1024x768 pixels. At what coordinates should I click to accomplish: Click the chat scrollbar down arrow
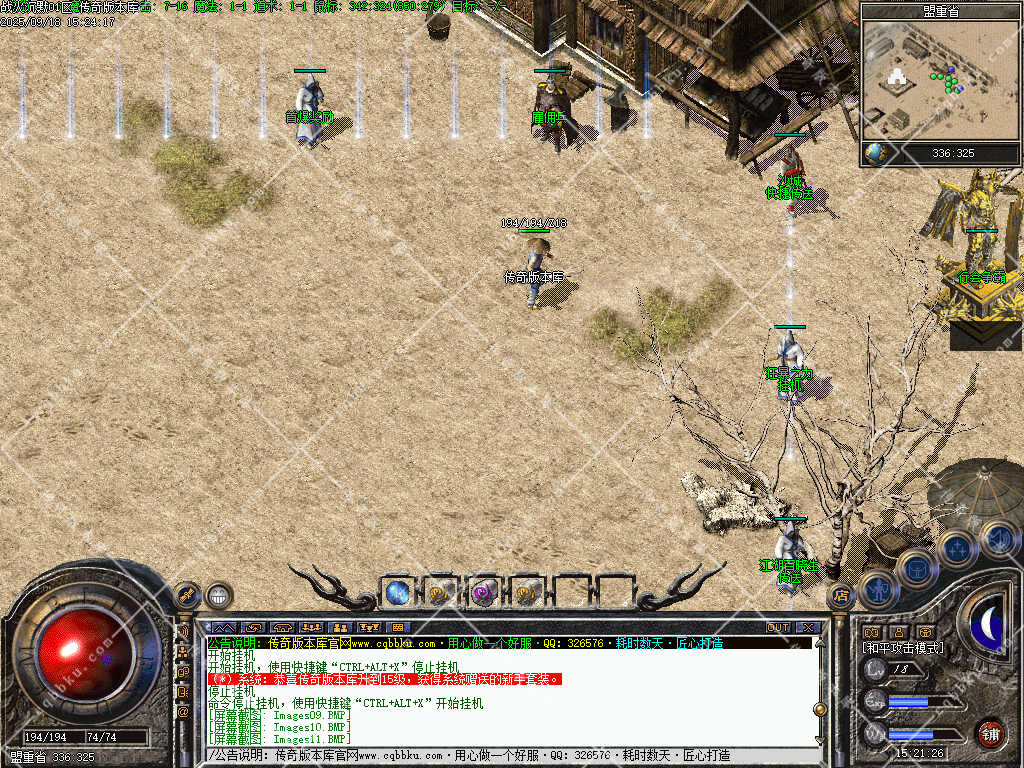pos(820,739)
